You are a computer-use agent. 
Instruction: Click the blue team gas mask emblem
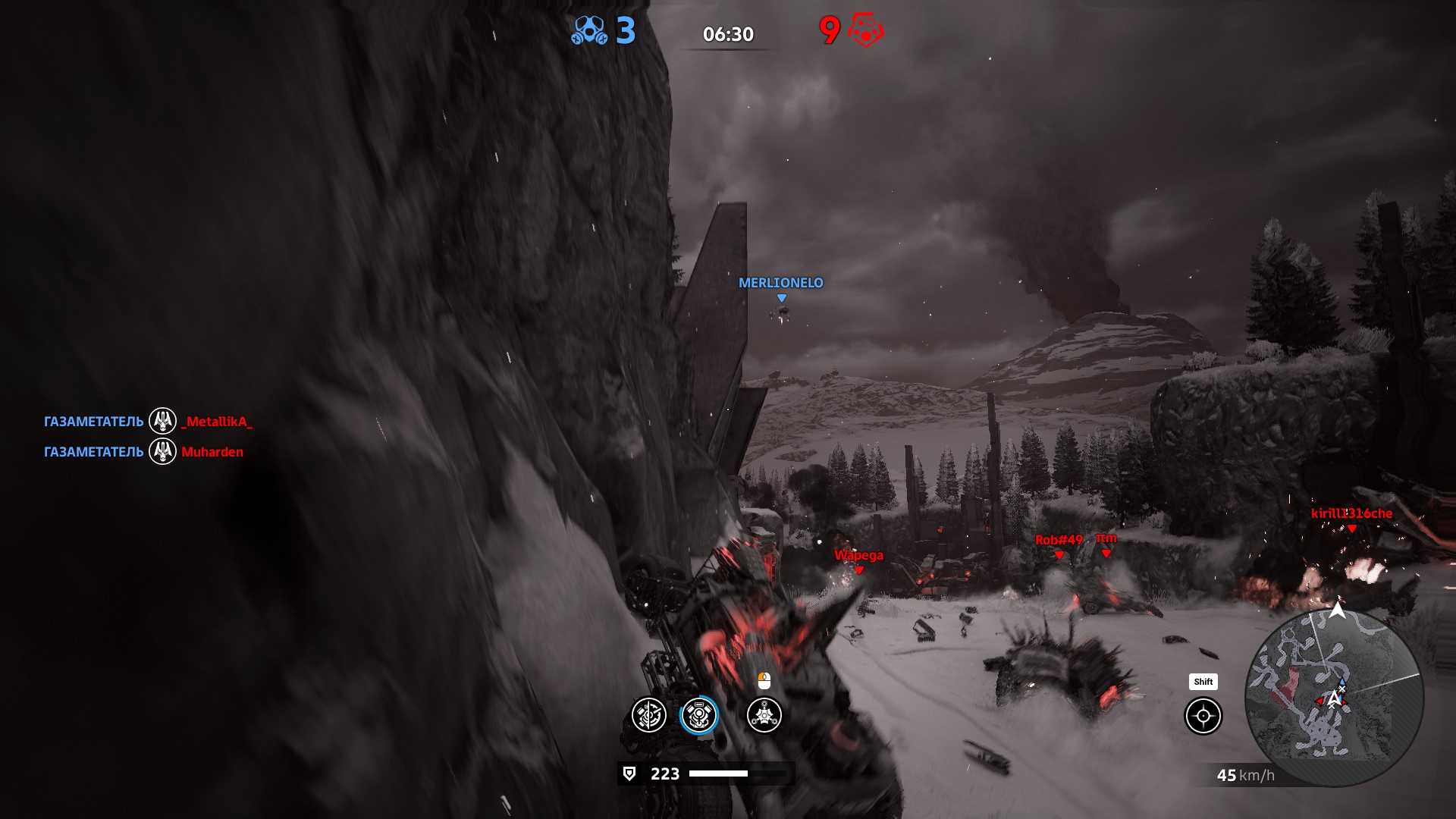(x=589, y=31)
